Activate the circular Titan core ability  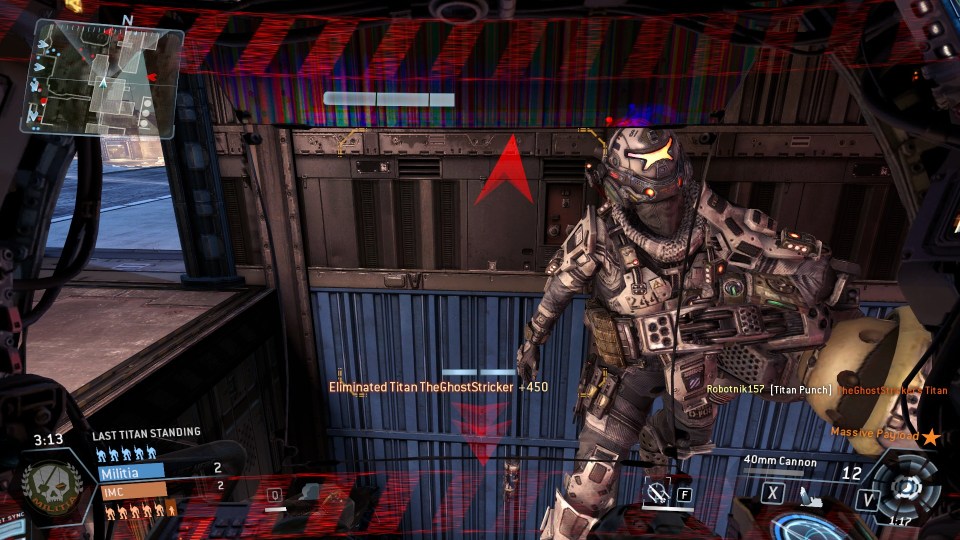(906, 487)
